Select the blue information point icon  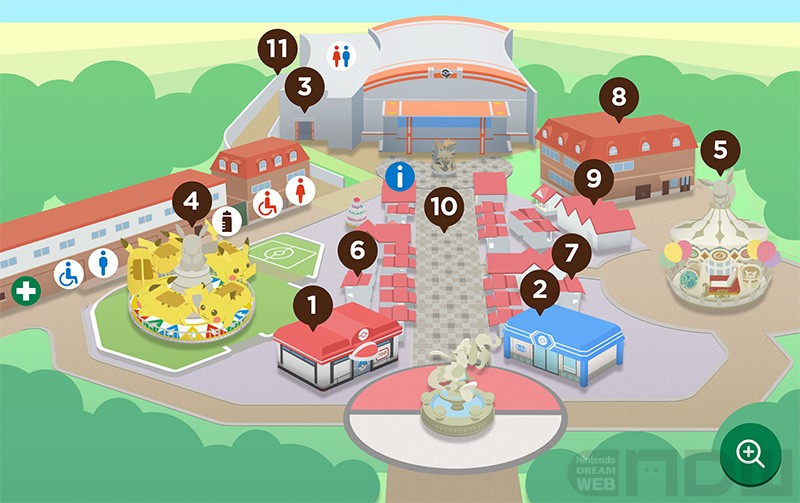pos(400,179)
